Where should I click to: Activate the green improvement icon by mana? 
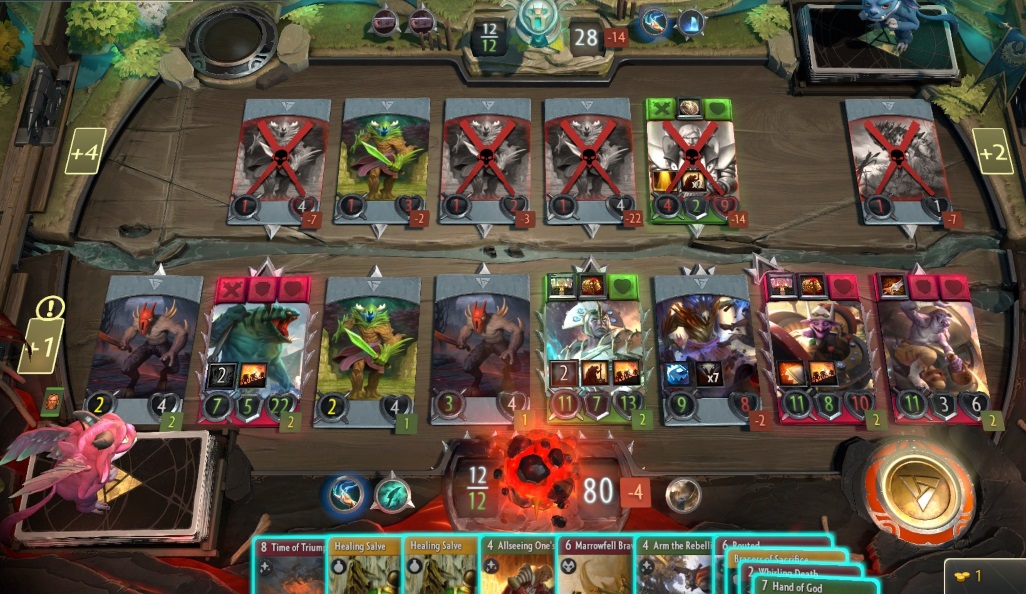[391, 493]
